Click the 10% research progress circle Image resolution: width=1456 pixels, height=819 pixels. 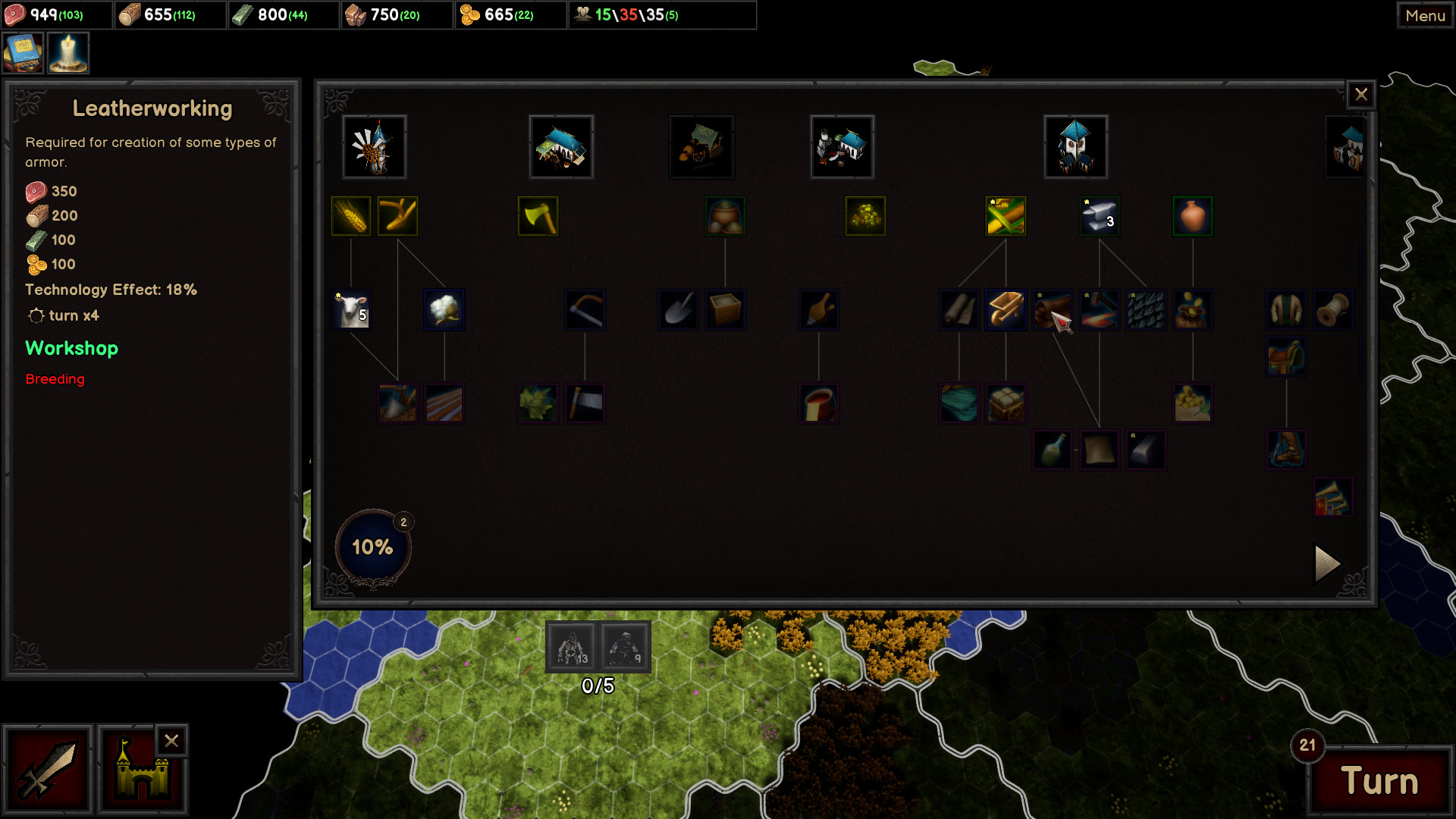click(372, 545)
